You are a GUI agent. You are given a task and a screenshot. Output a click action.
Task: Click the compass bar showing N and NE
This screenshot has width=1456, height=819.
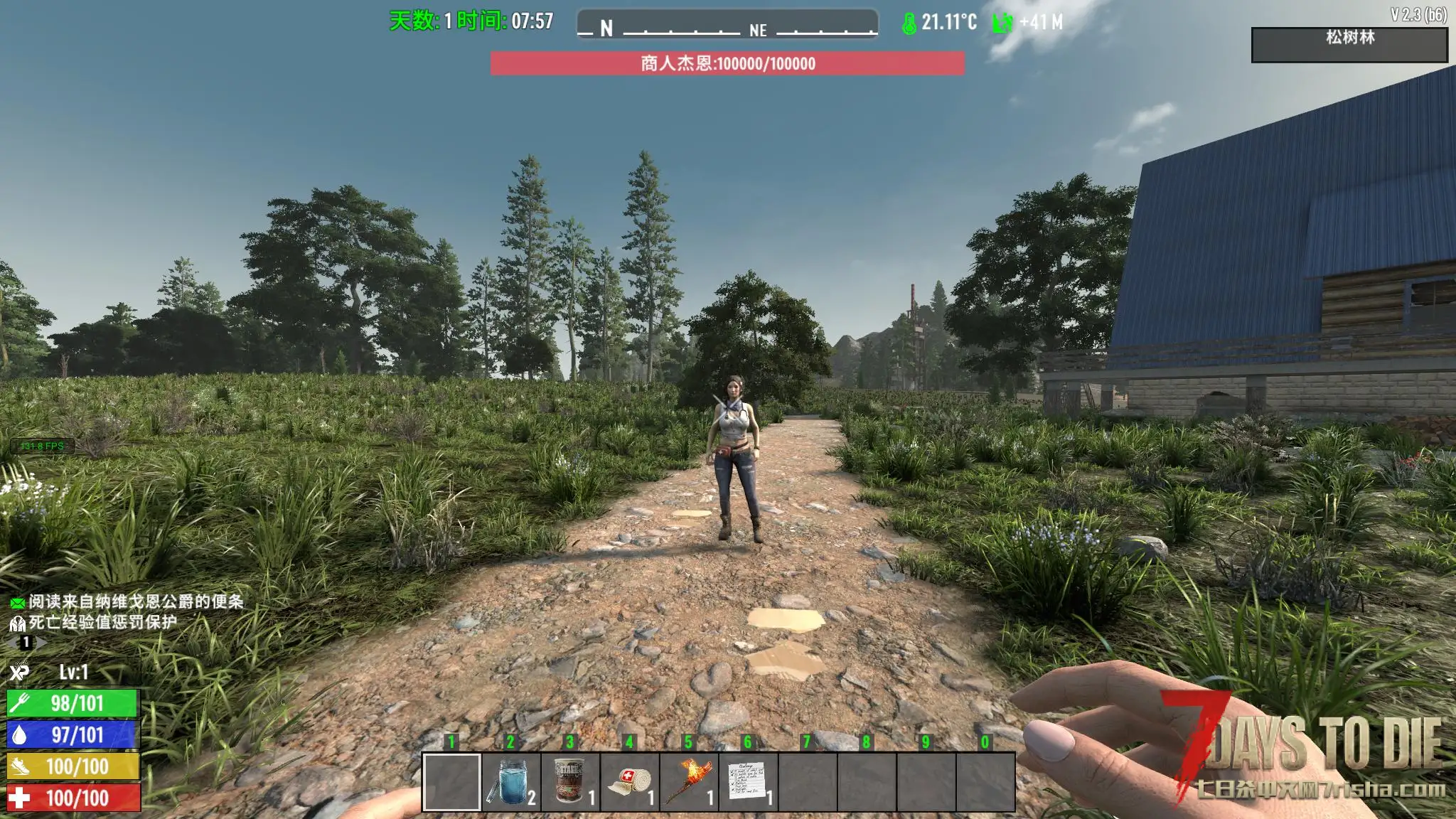click(727, 25)
